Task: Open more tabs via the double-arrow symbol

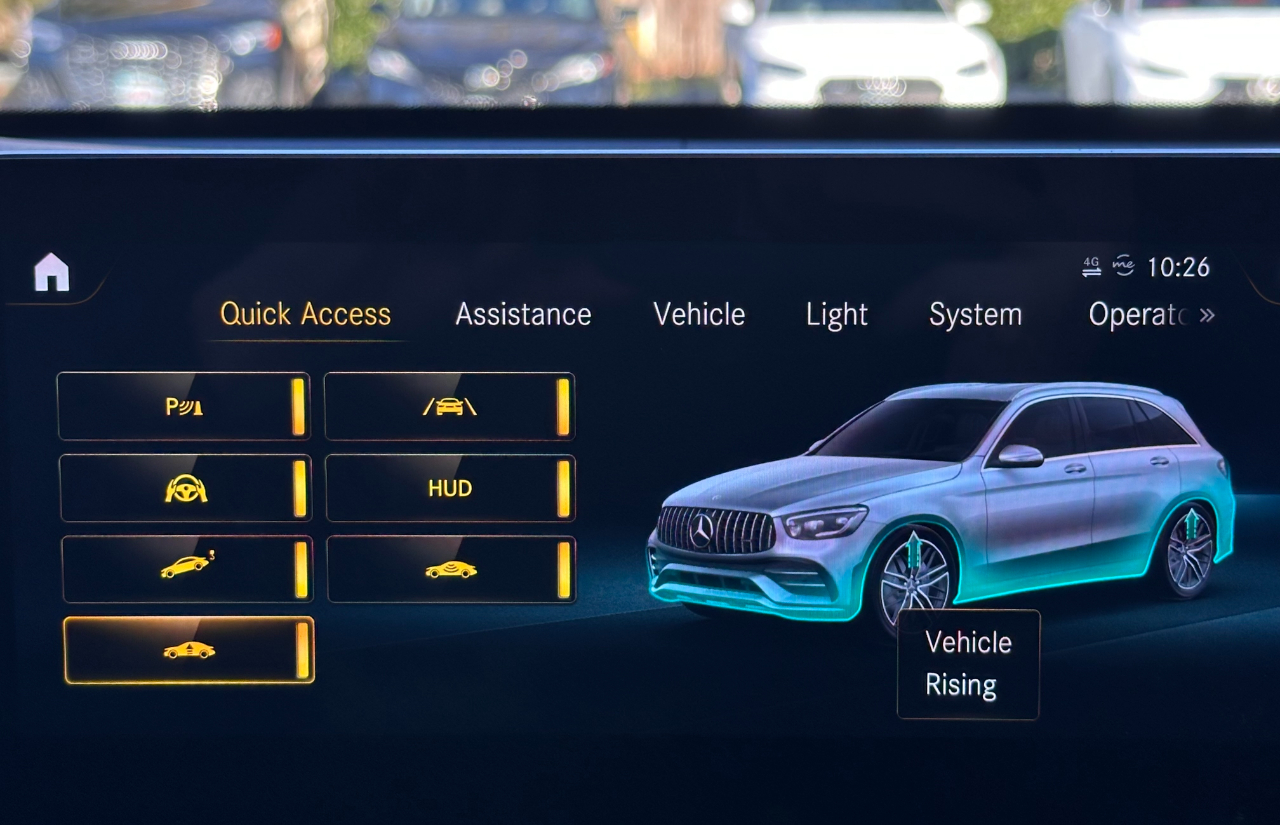Action: click(x=1208, y=315)
